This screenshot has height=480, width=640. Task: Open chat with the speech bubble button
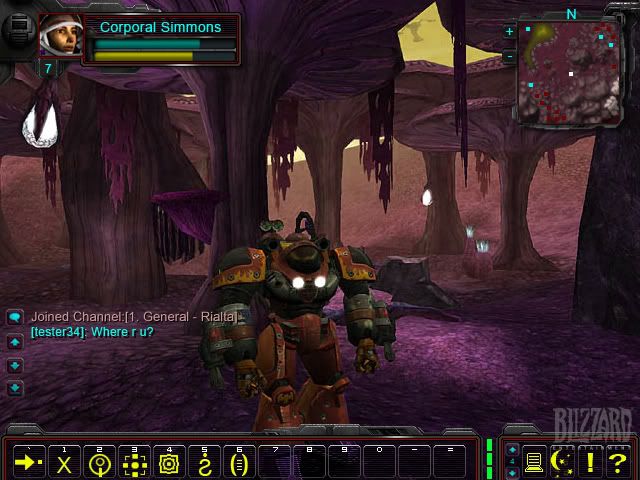coord(15,317)
